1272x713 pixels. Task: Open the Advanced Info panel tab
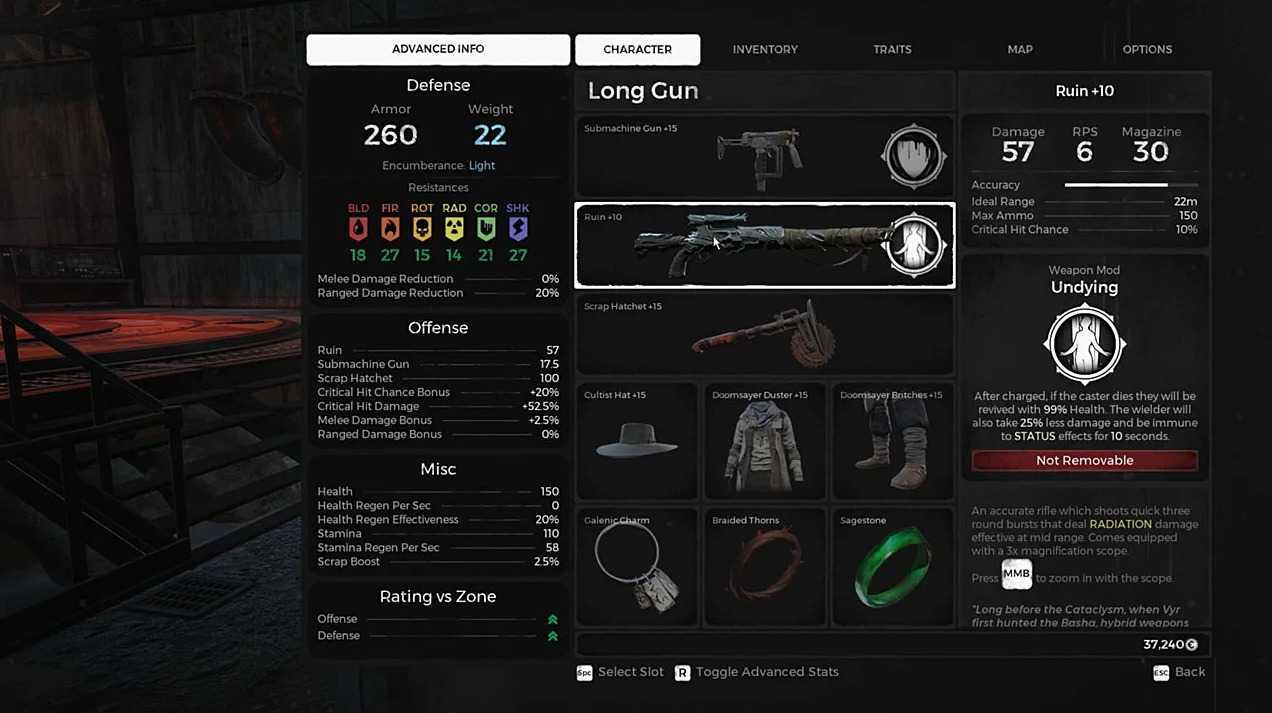438,49
